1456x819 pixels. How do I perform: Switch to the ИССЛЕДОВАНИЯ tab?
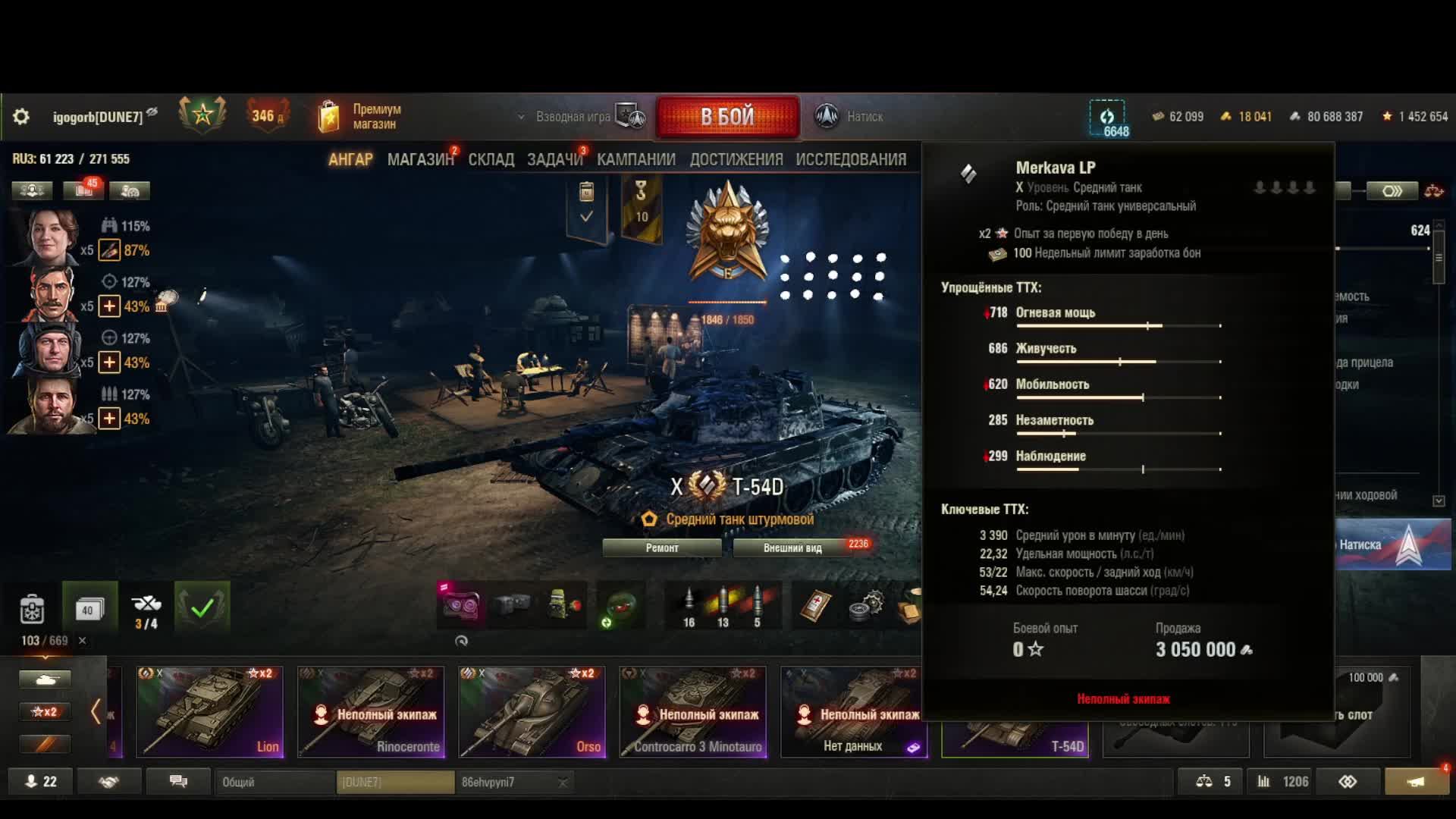(851, 159)
